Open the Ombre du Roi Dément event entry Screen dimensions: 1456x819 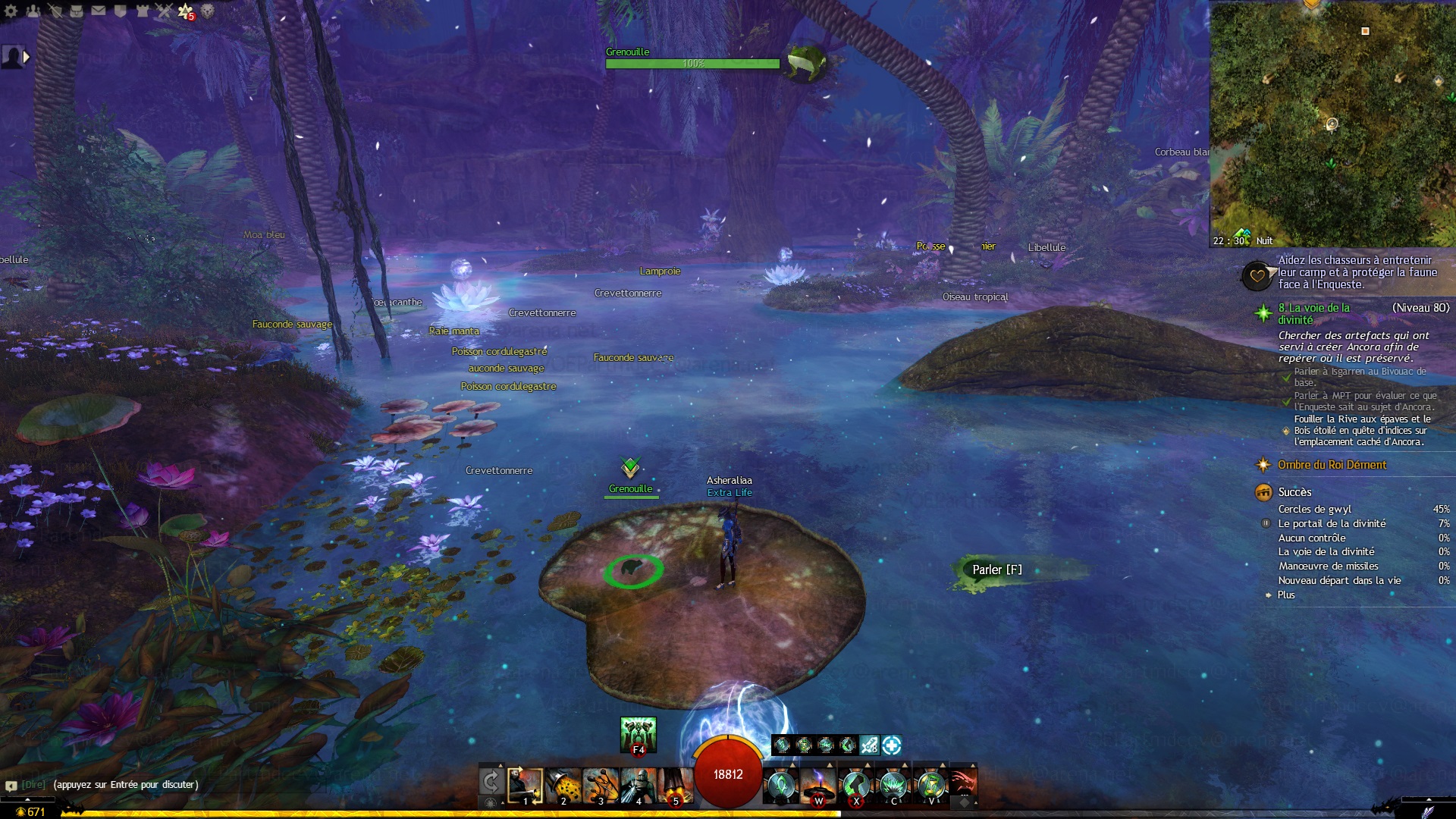tap(1332, 465)
